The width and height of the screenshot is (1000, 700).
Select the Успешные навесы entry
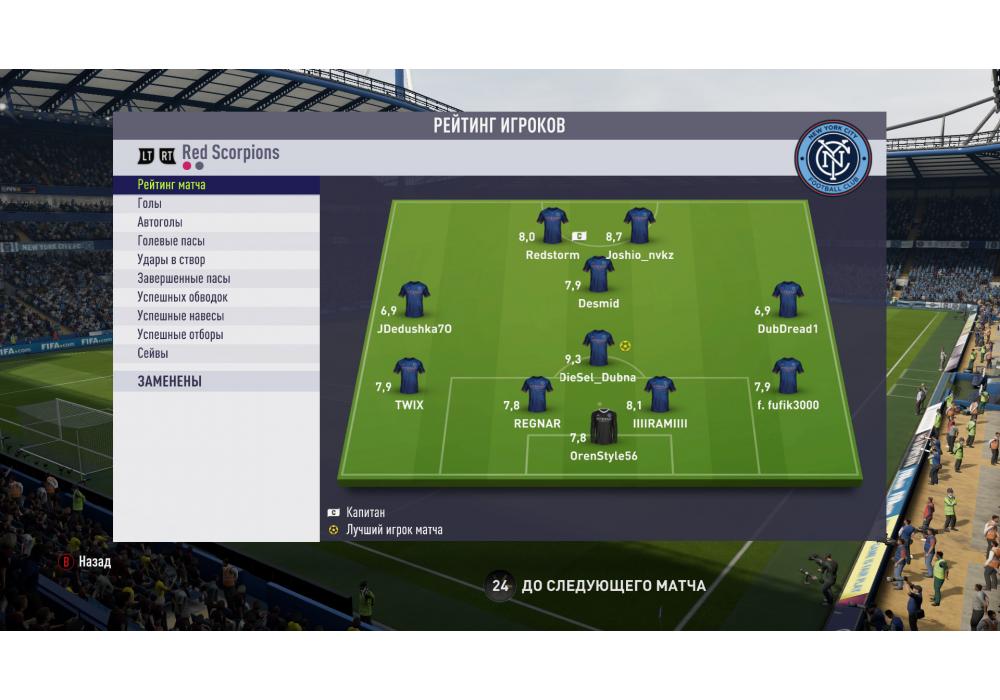(216, 316)
